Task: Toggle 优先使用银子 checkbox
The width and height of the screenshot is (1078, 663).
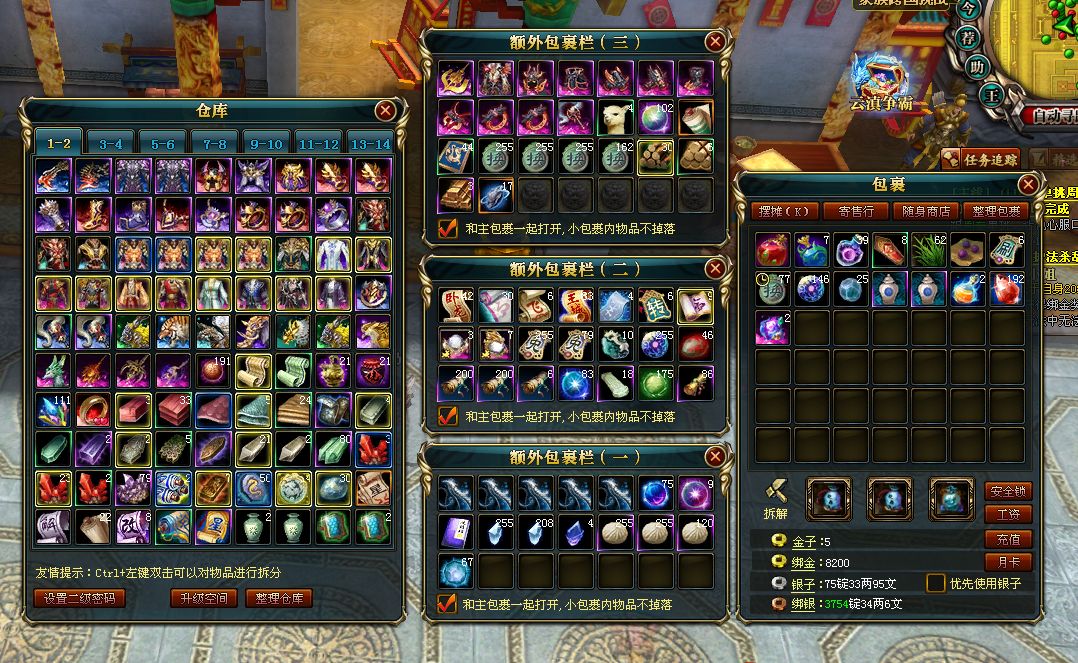Action: pos(936,582)
